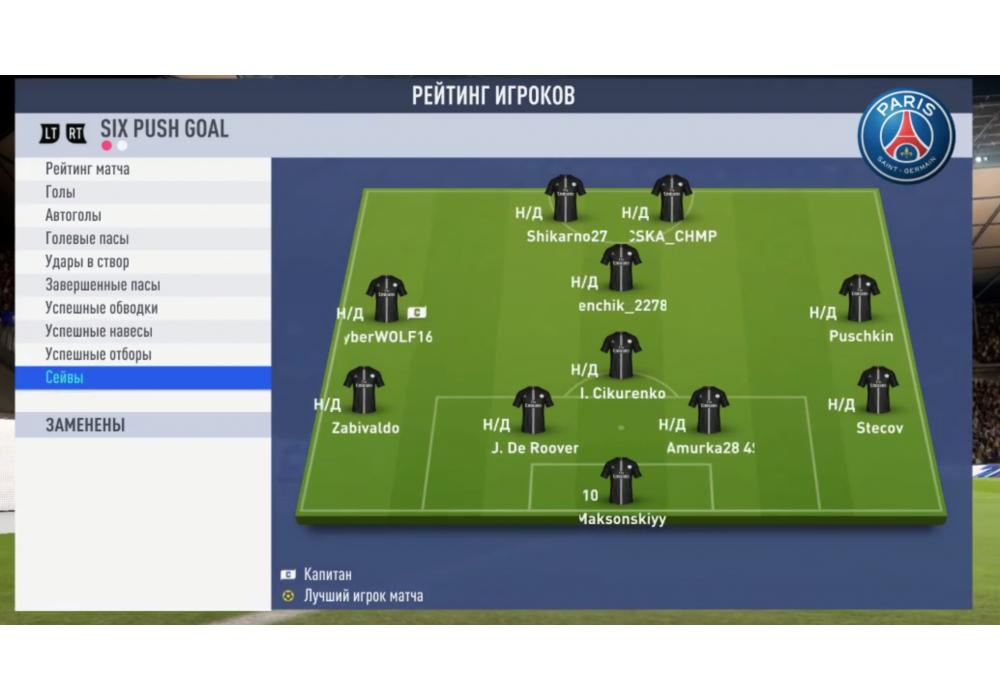Click Puschkin's player shirt
Screen dimensions: 1000x700
click(859, 298)
